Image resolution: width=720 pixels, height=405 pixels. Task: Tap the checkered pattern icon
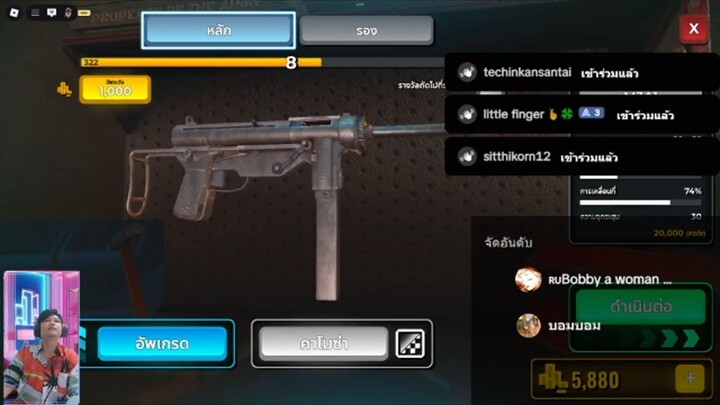click(410, 344)
